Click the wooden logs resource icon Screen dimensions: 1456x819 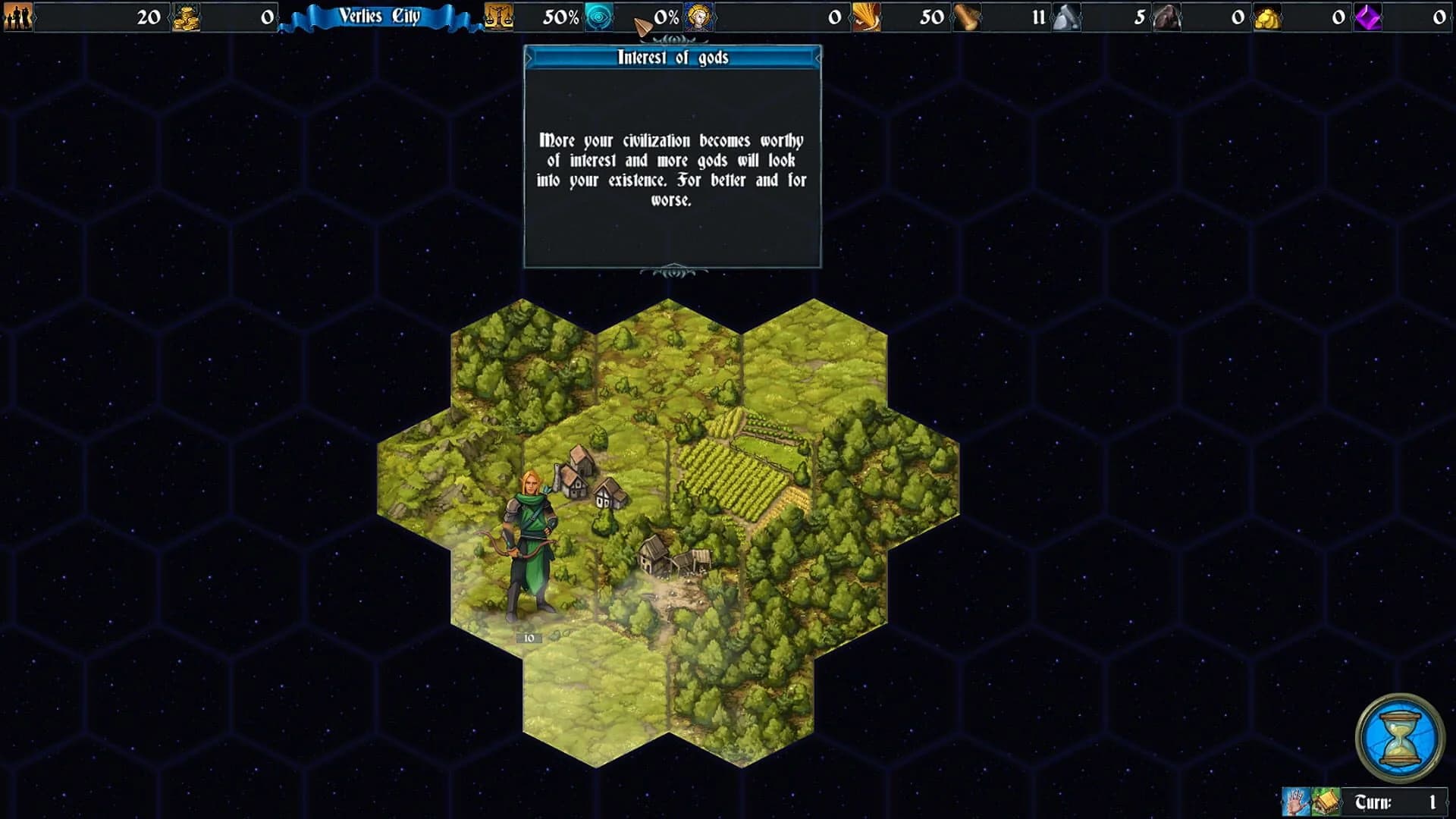(967, 16)
